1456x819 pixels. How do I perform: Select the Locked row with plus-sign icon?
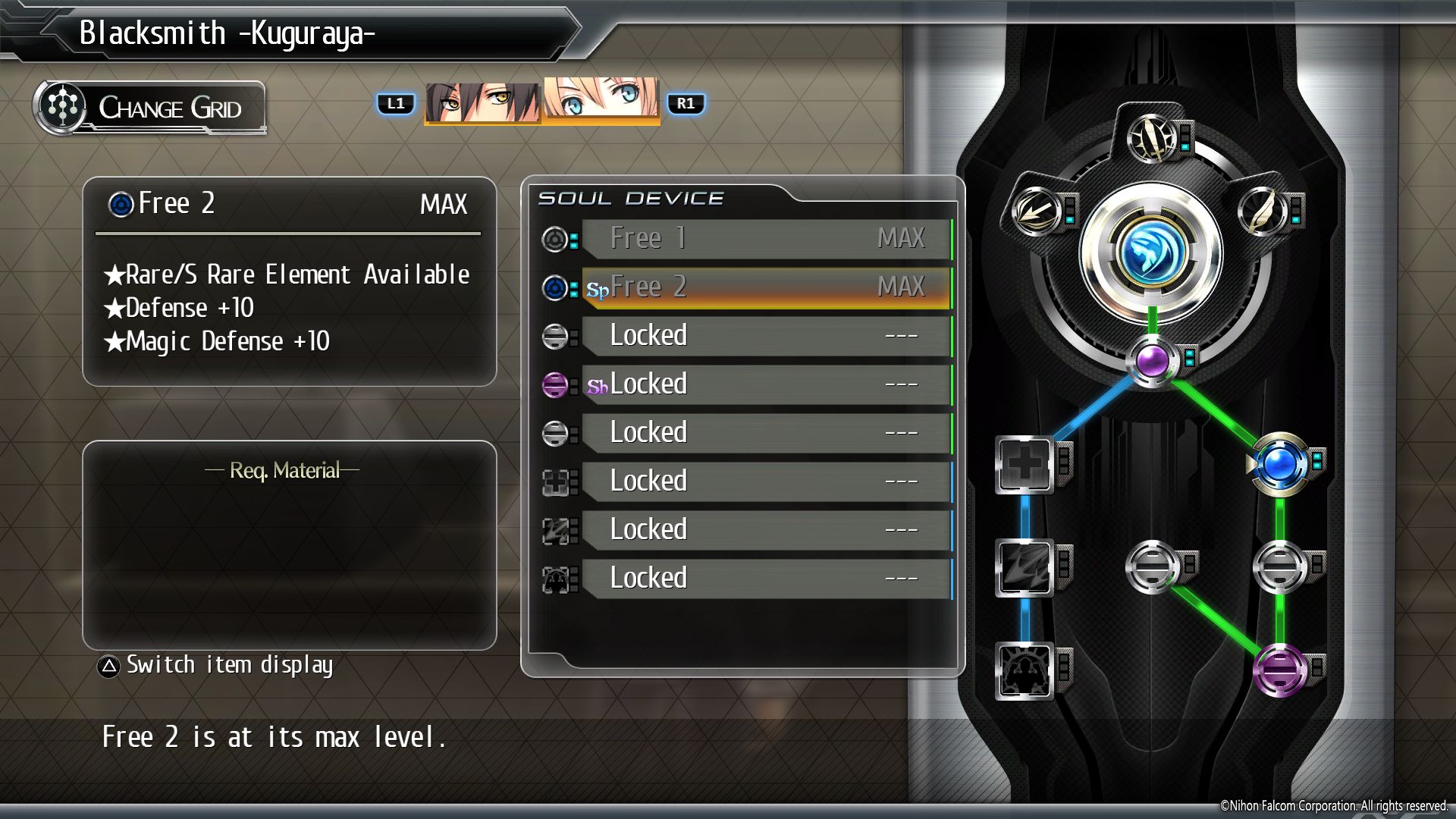tap(766, 482)
